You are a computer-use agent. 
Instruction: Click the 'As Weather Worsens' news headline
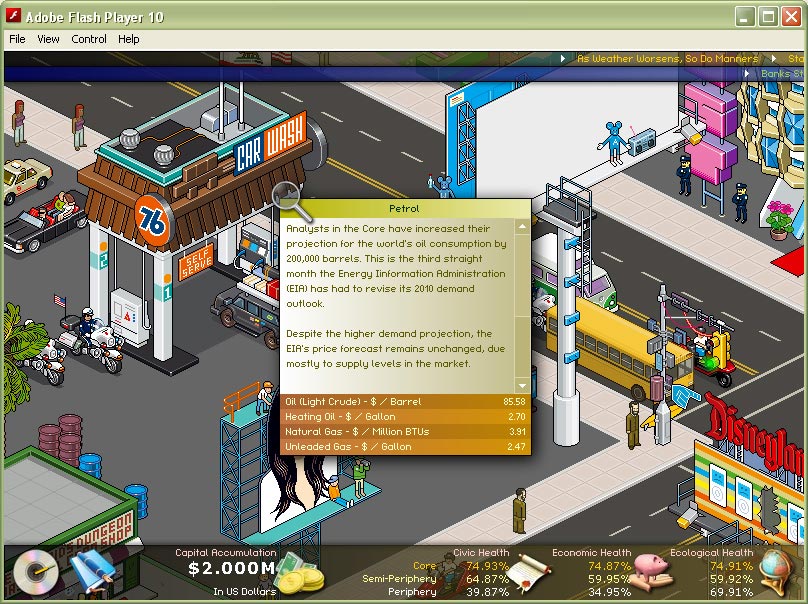click(x=667, y=59)
